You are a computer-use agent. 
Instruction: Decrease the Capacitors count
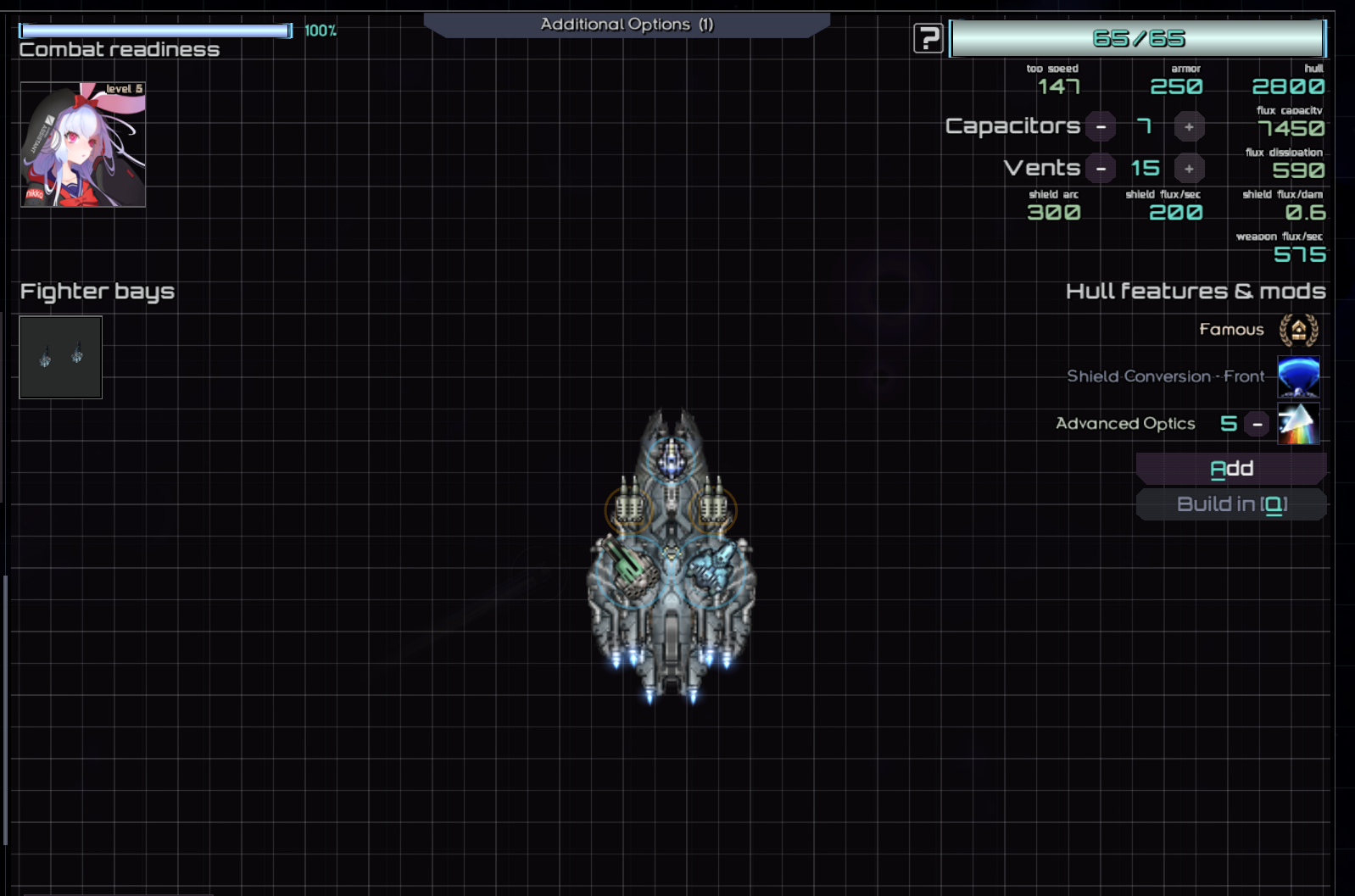[1101, 127]
